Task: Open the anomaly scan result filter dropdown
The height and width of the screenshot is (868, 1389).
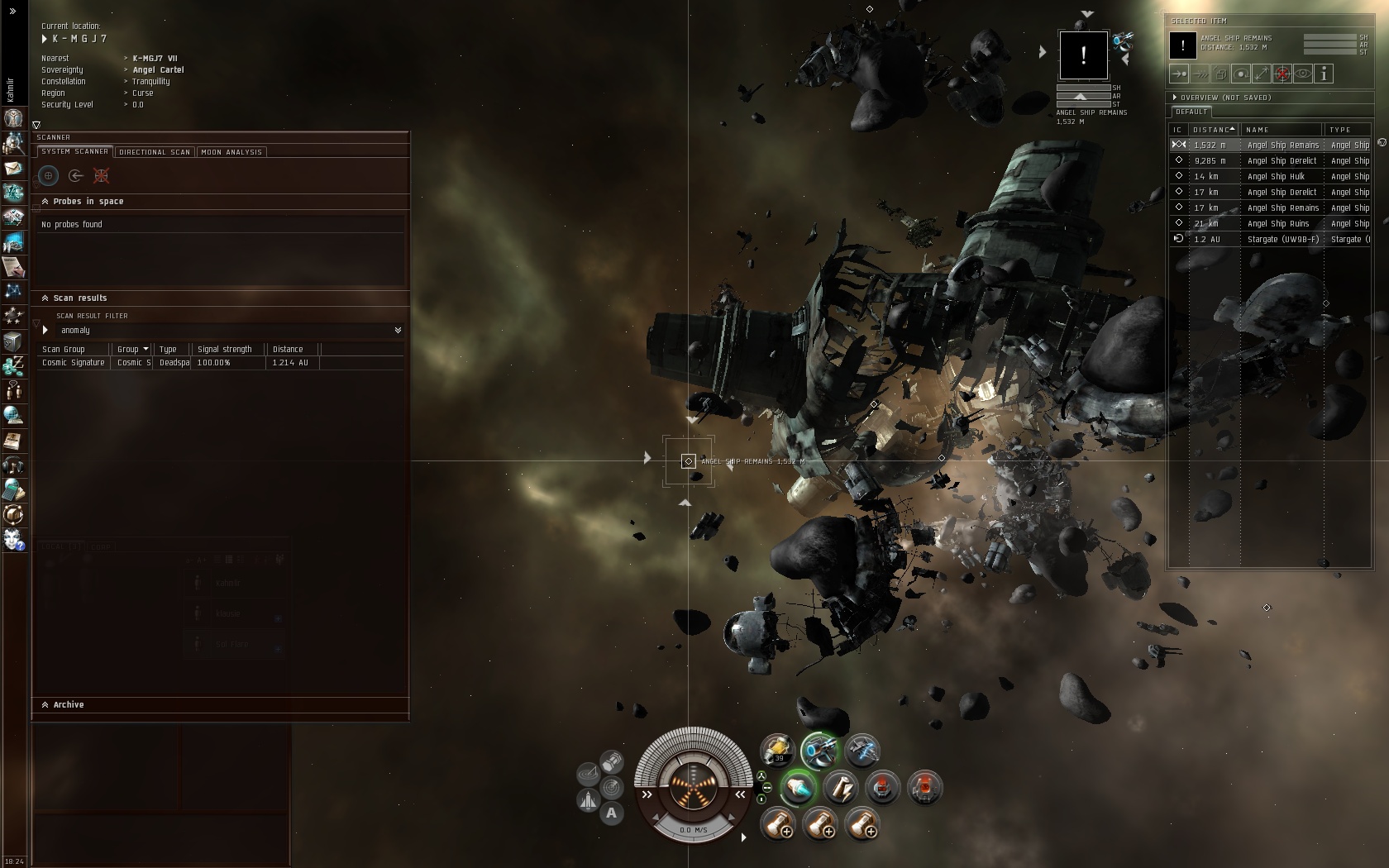Action: 398,330
